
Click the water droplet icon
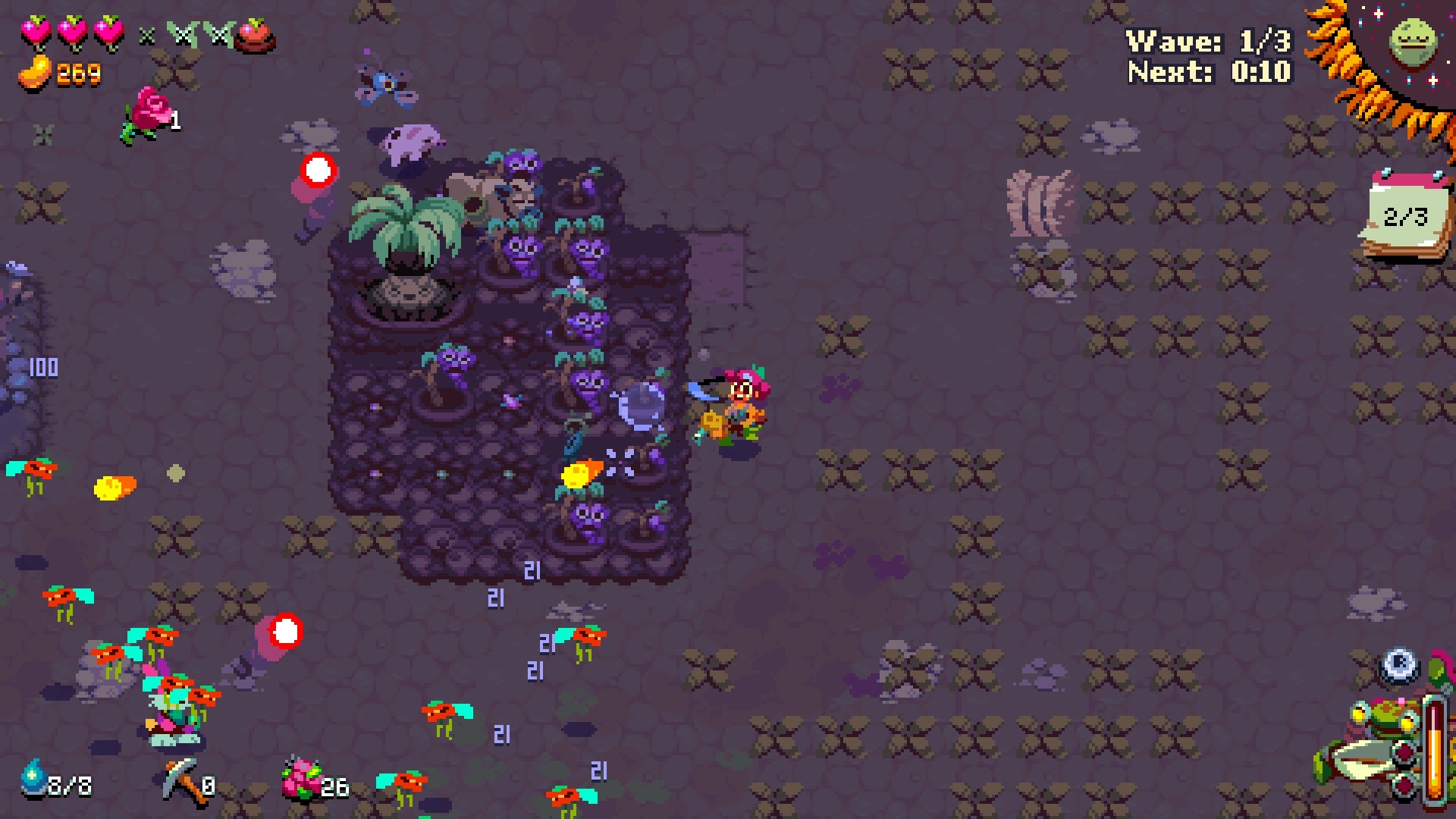33,778
